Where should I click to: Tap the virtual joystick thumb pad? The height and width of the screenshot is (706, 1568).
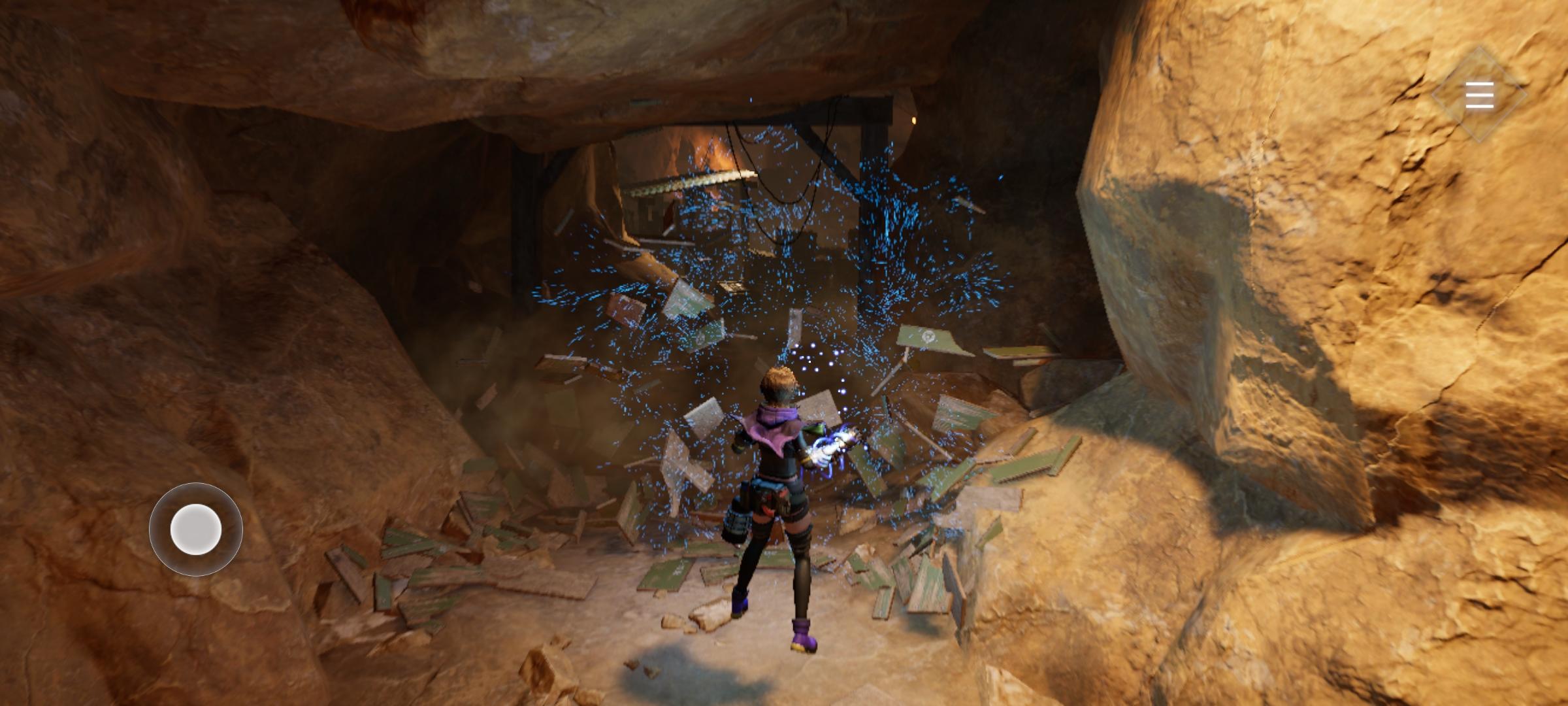195,529
